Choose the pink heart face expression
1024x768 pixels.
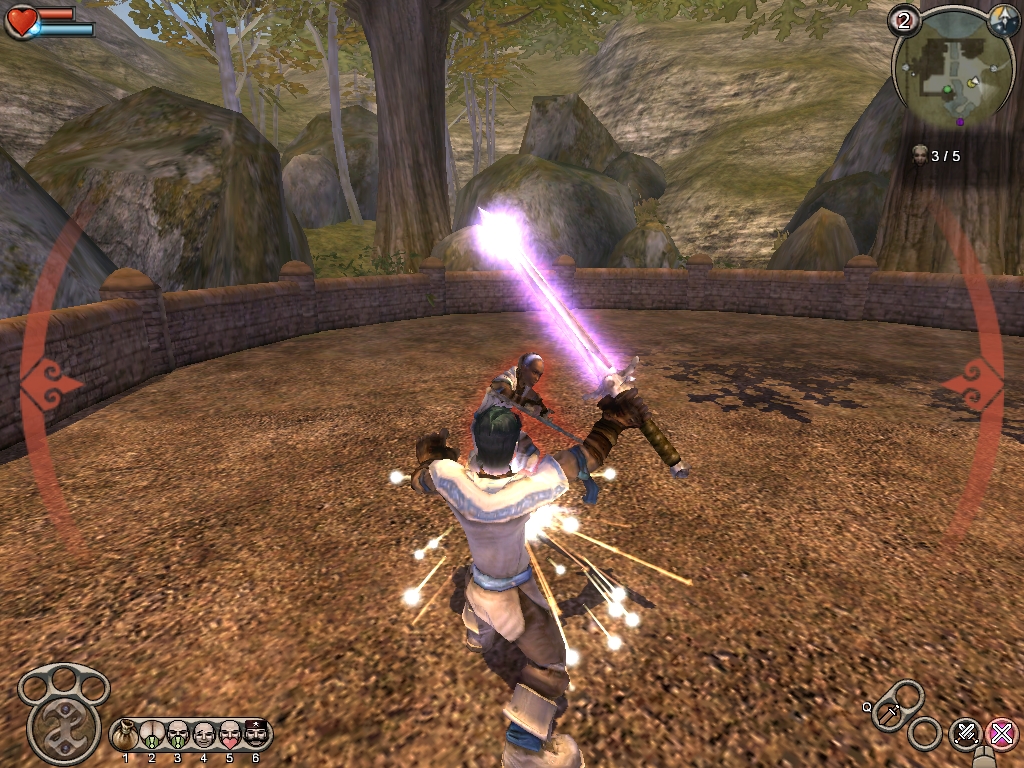tap(230, 735)
